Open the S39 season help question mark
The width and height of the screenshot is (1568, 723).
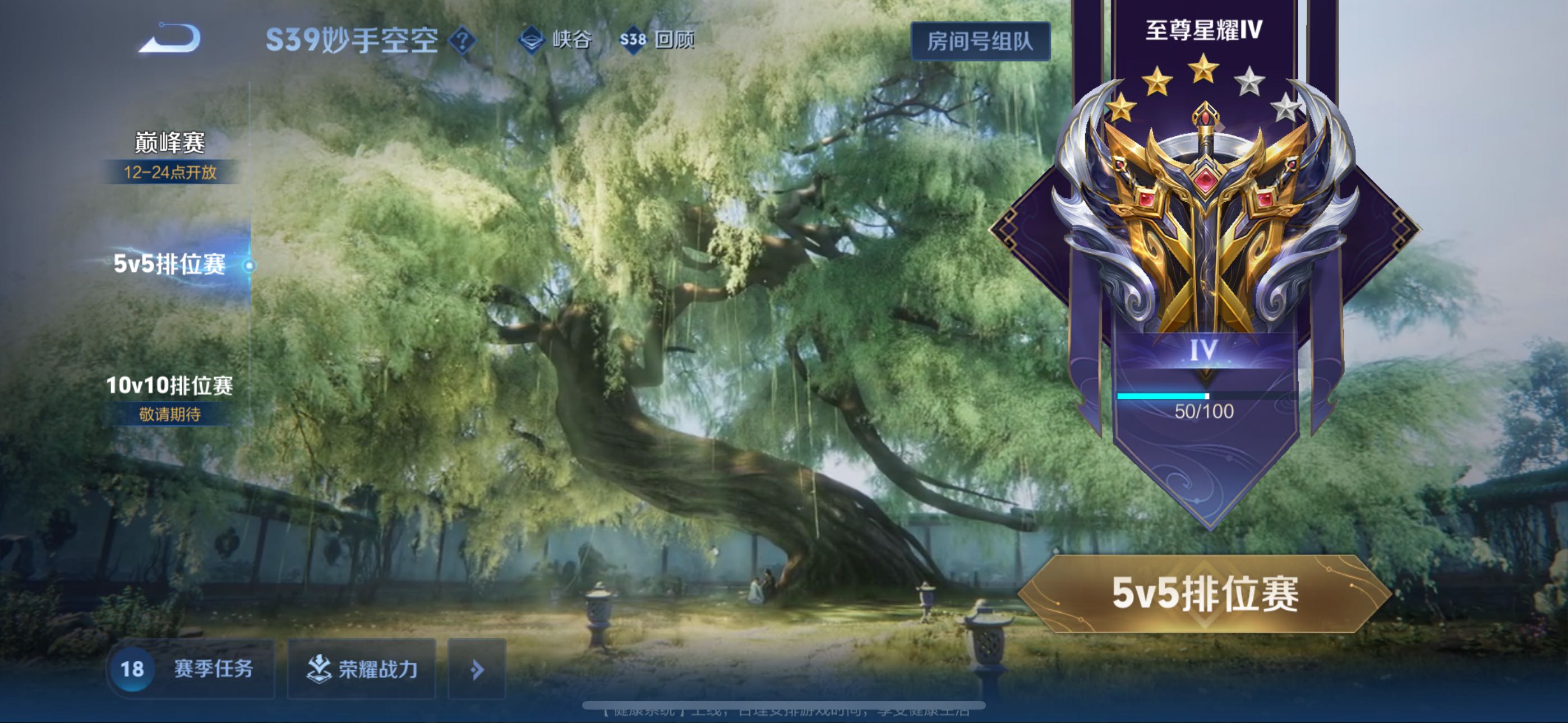tap(463, 41)
